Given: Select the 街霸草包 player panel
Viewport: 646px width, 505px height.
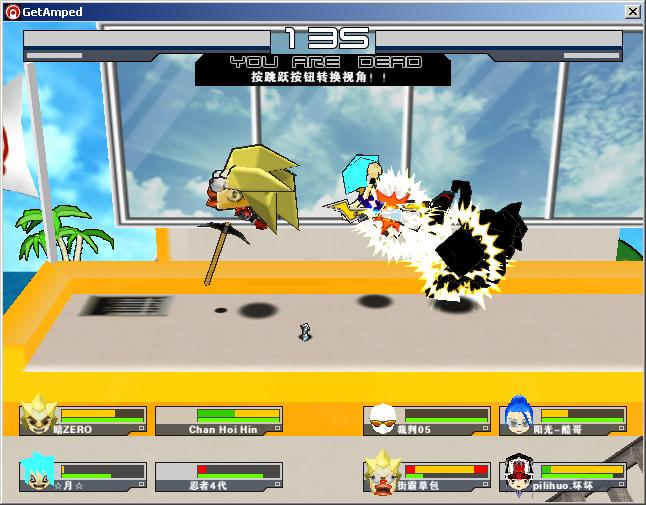Looking at the screenshot, I should point(428,476).
